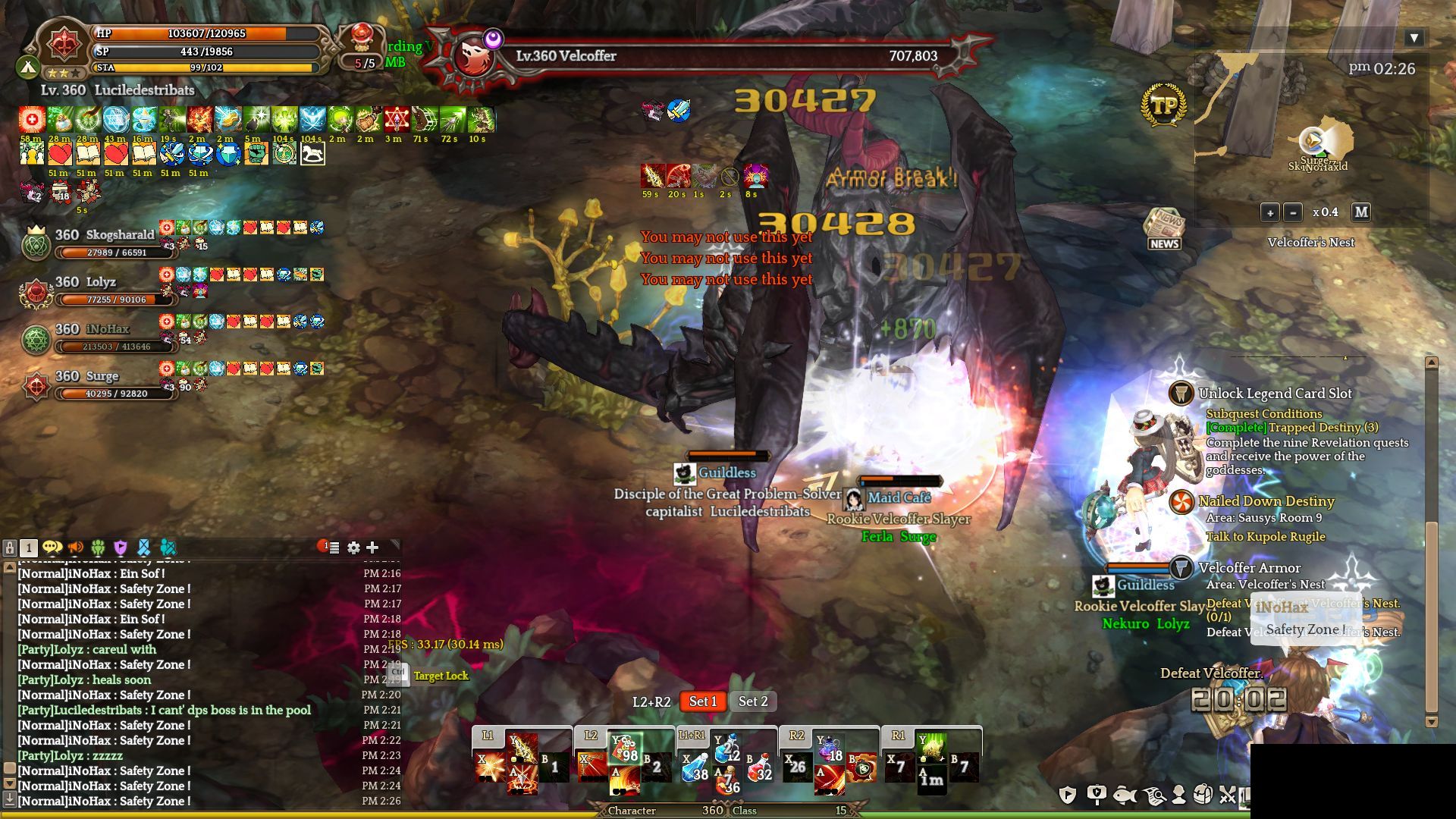Add a new chat tab with plus
The width and height of the screenshot is (1456, 819).
click(x=372, y=548)
